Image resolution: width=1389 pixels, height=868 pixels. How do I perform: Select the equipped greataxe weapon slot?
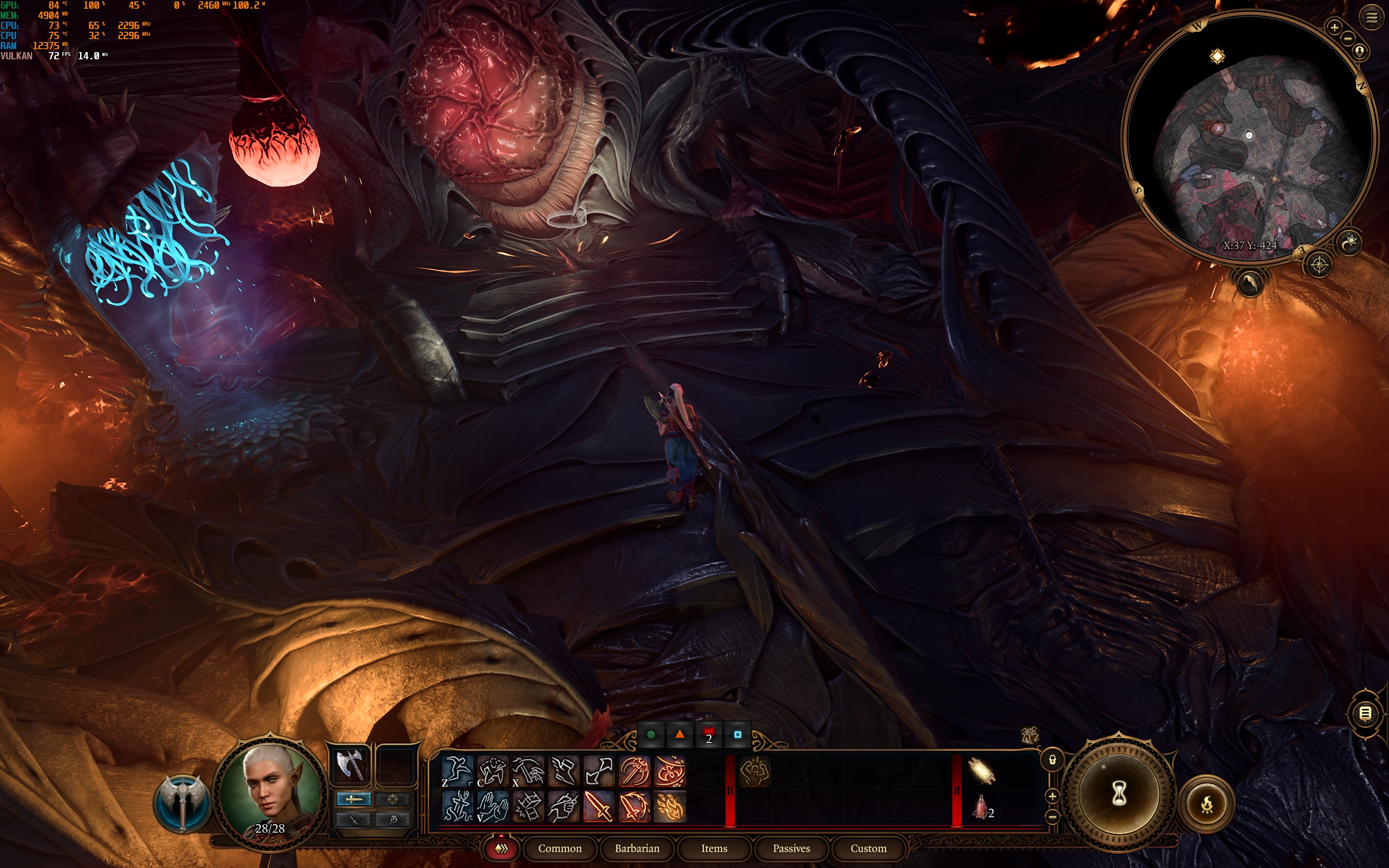(x=350, y=765)
